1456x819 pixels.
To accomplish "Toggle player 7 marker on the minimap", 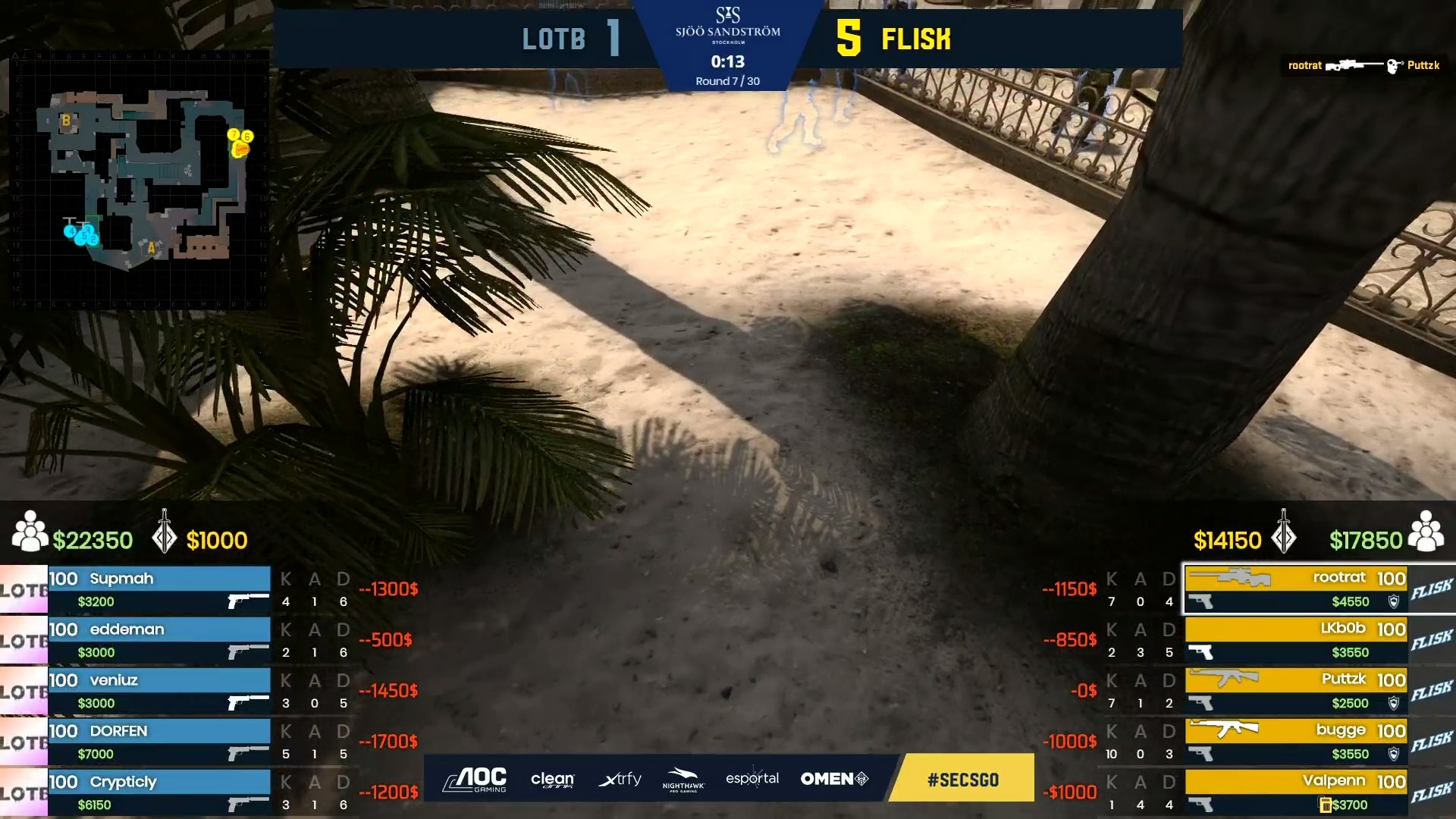I will pyautogui.click(x=234, y=134).
